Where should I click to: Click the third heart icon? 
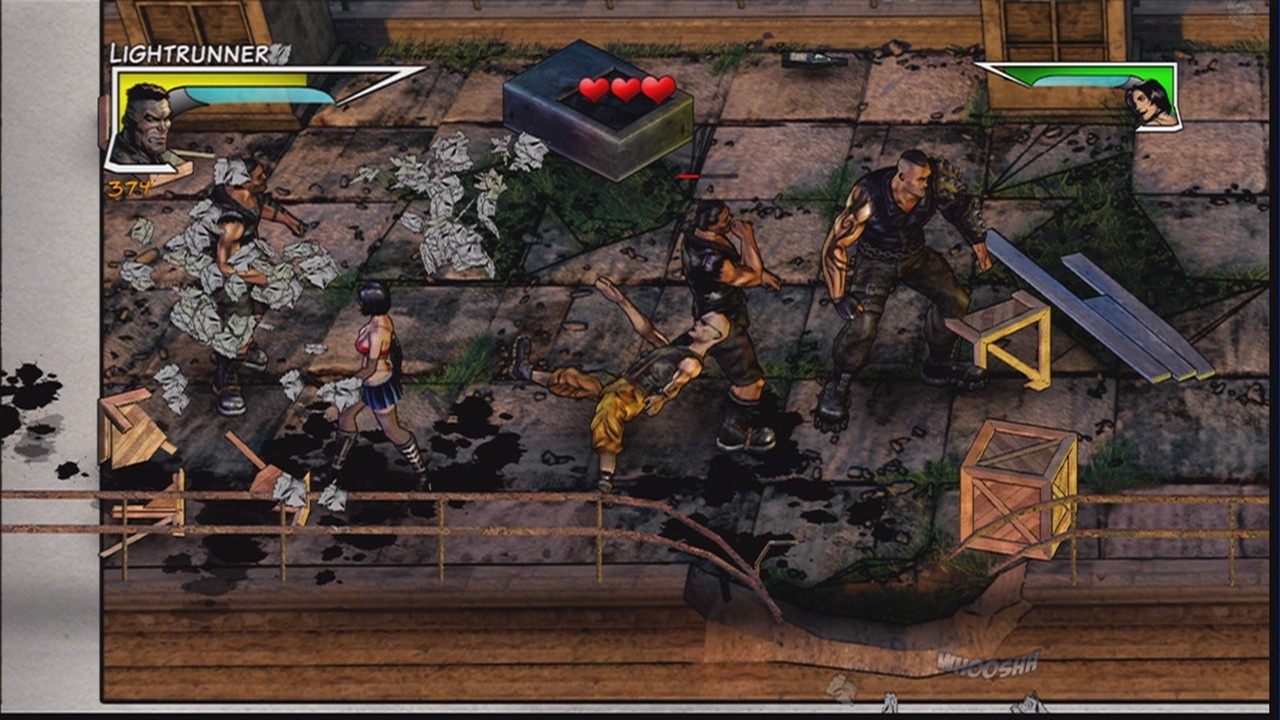655,87
